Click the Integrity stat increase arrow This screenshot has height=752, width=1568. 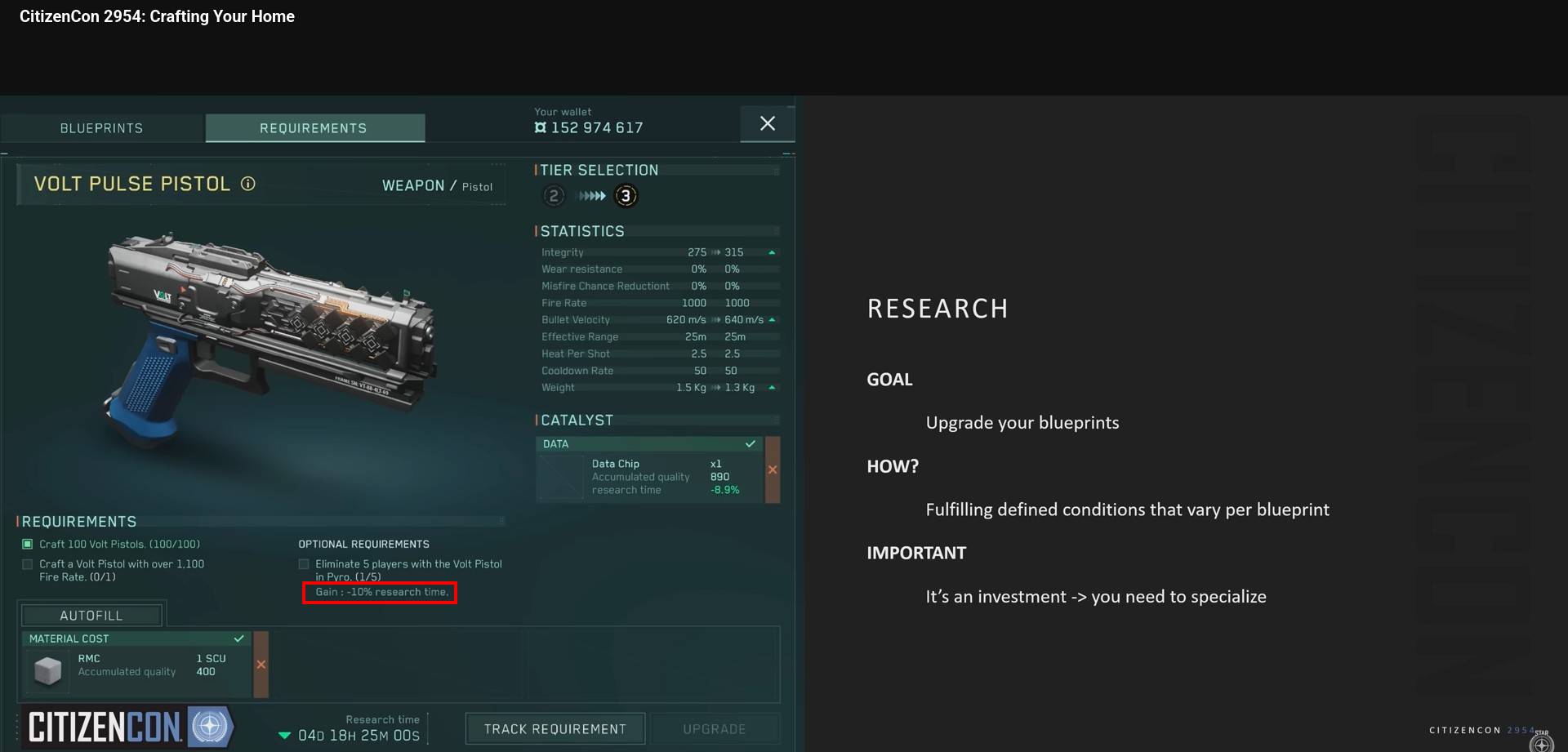tap(771, 252)
